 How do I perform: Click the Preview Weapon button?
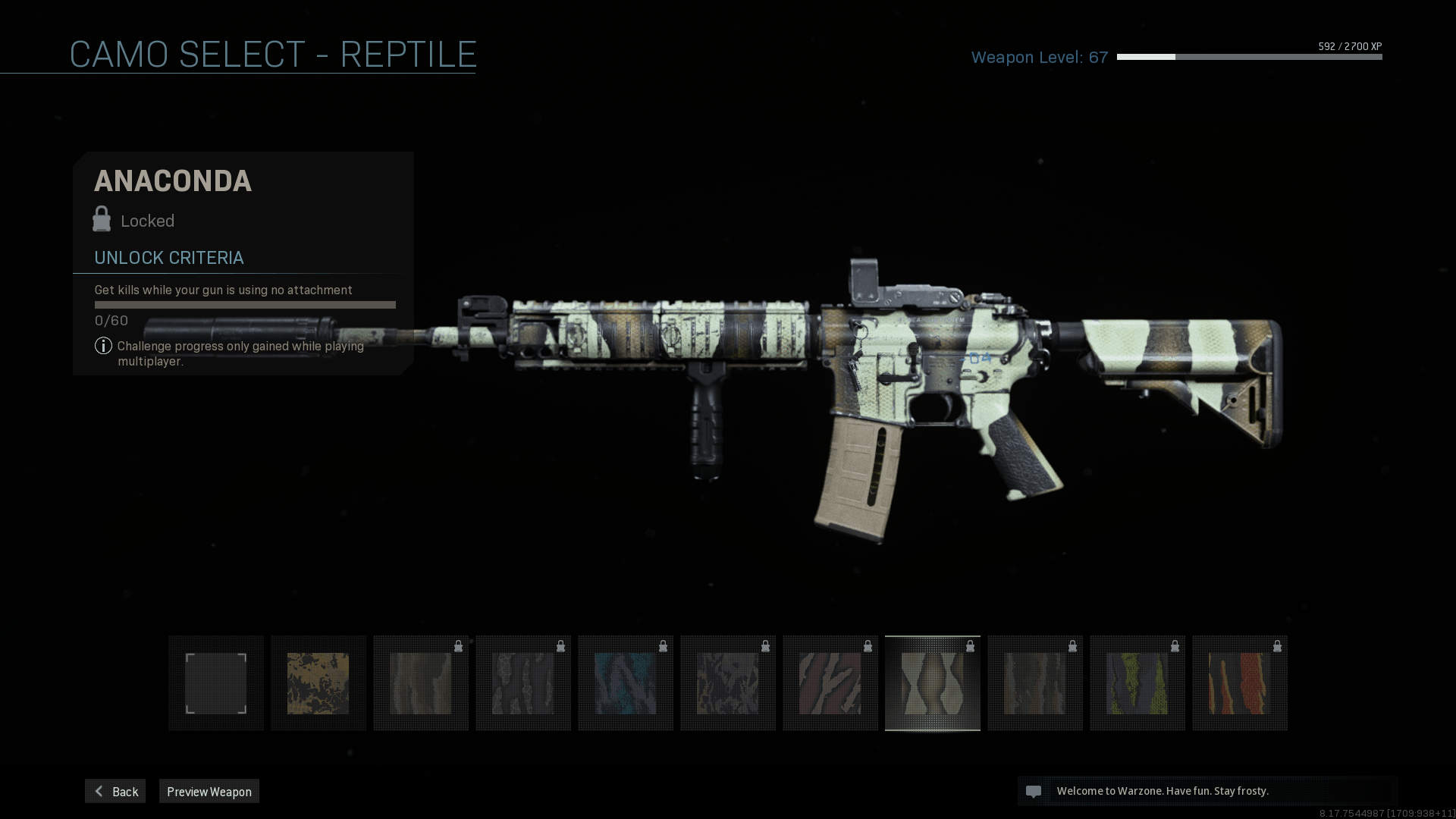(209, 791)
